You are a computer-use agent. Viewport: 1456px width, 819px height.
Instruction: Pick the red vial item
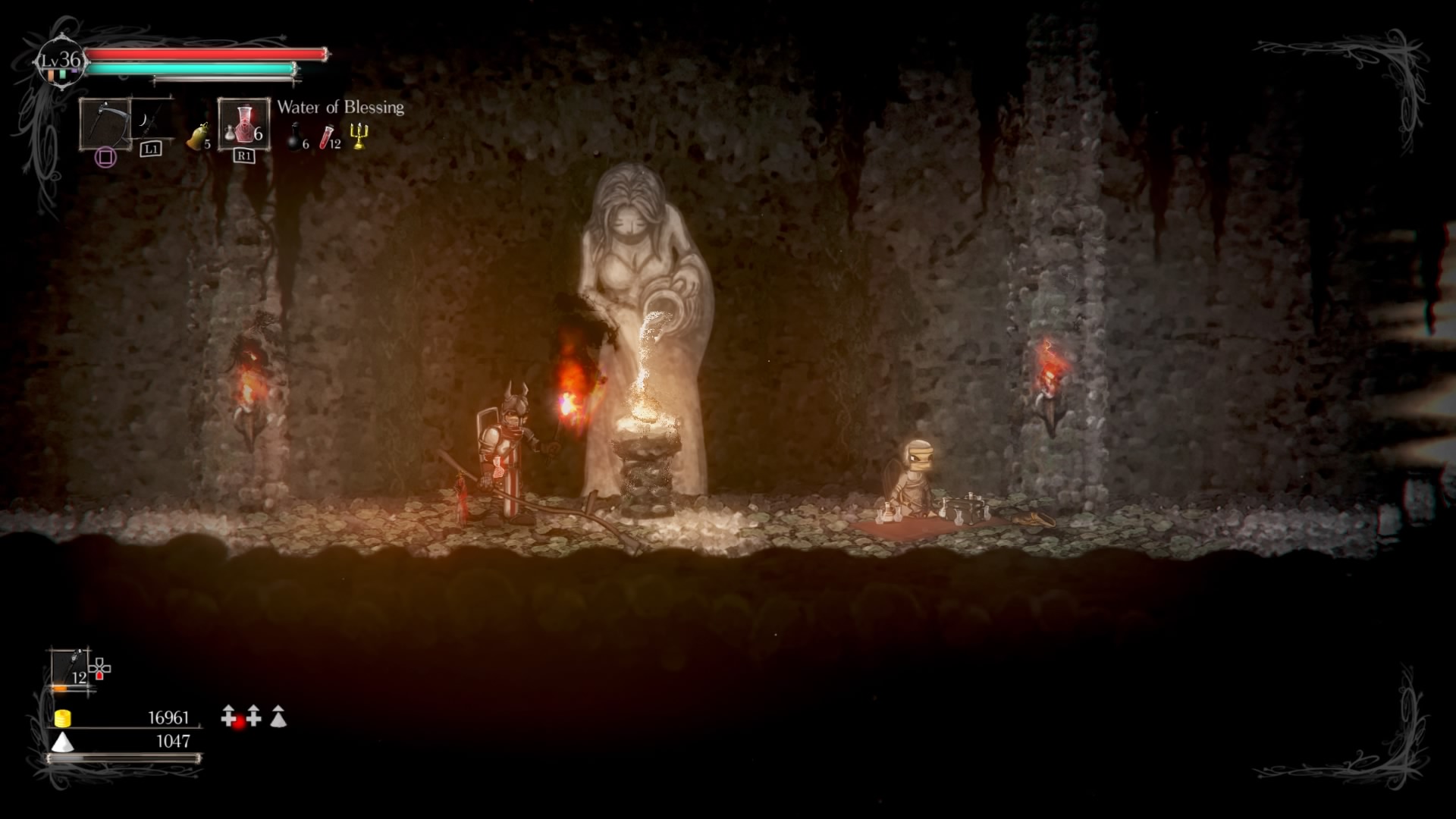[x=328, y=137]
